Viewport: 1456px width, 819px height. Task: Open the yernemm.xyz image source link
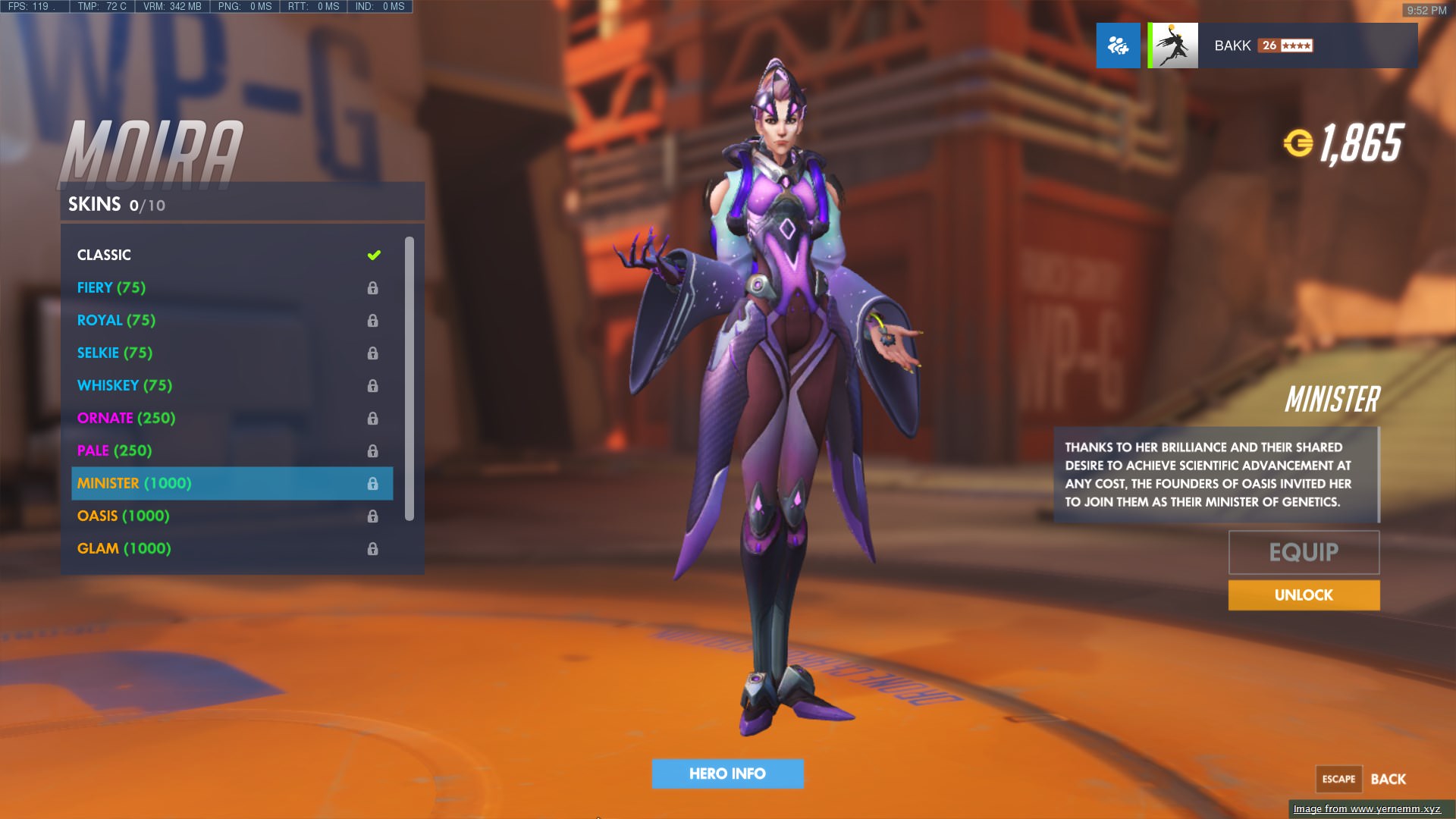coord(1367,809)
